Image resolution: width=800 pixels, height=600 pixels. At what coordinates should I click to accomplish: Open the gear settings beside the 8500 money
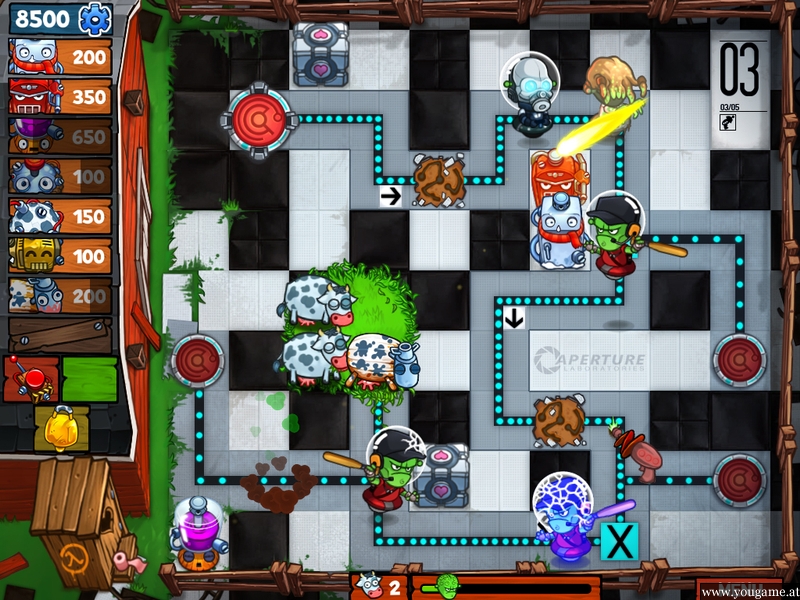click(96, 17)
